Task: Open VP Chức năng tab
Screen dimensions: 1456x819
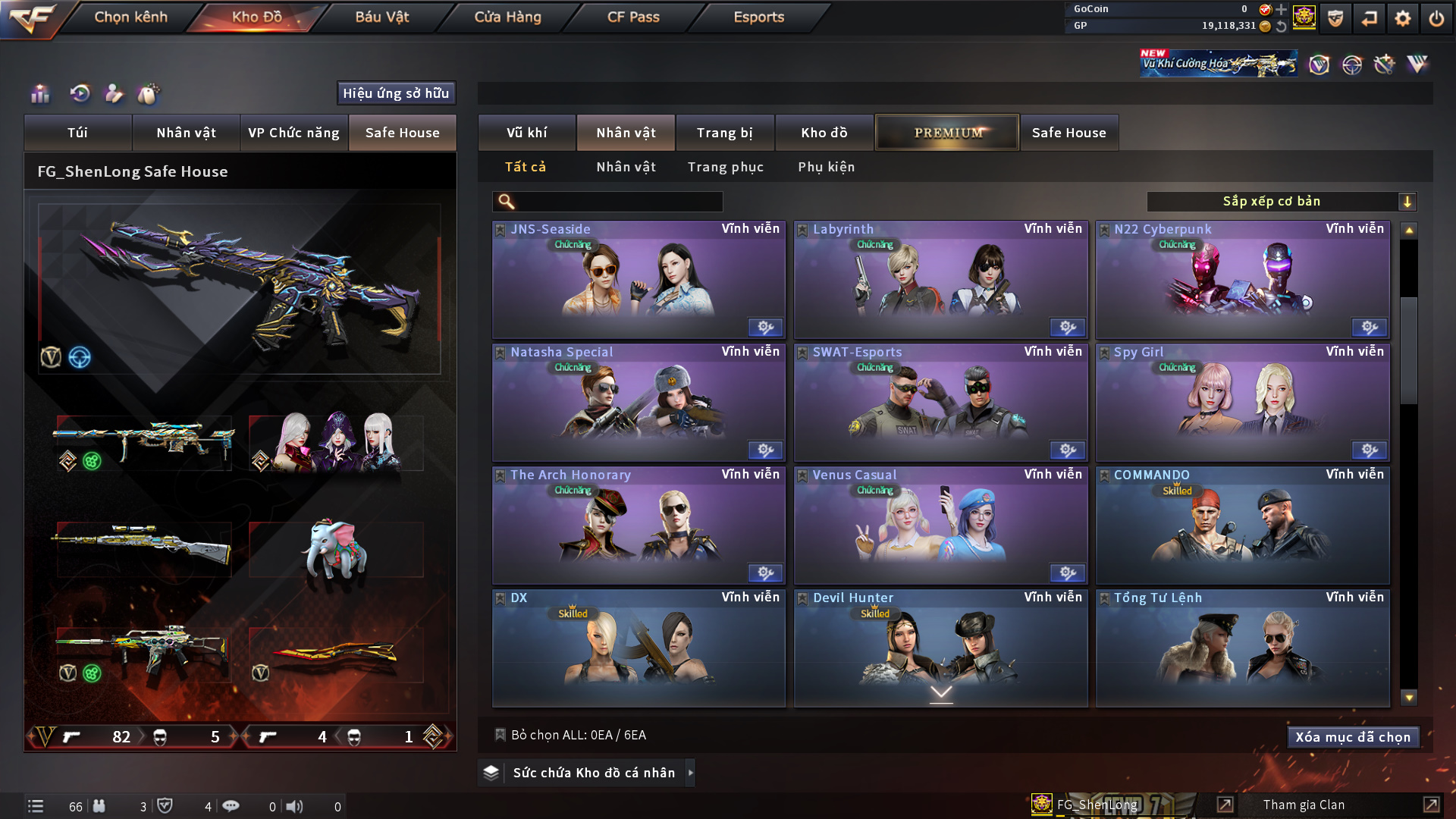Action: [293, 133]
